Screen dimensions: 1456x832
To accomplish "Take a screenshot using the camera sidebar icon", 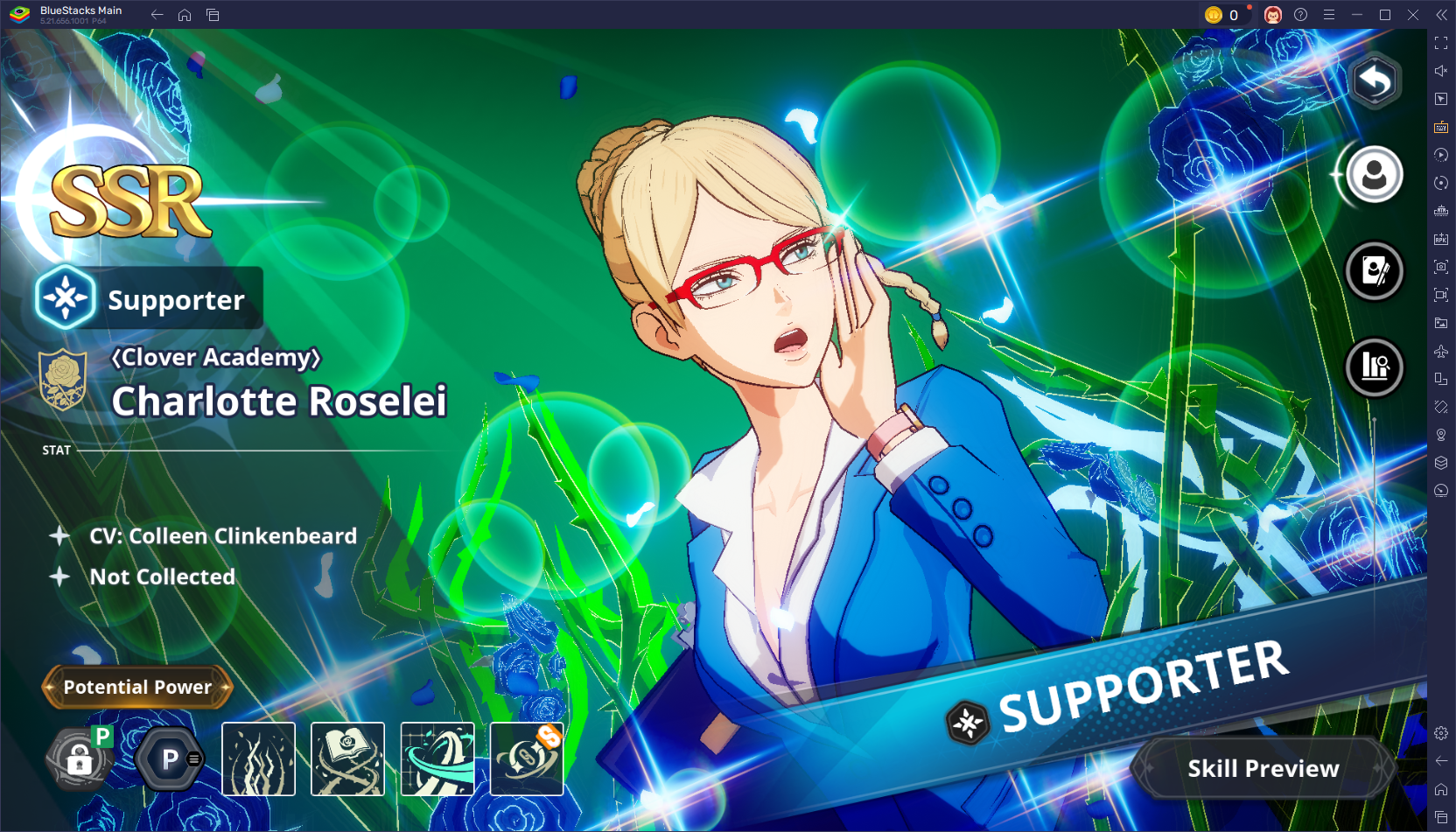I will 1441,266.
